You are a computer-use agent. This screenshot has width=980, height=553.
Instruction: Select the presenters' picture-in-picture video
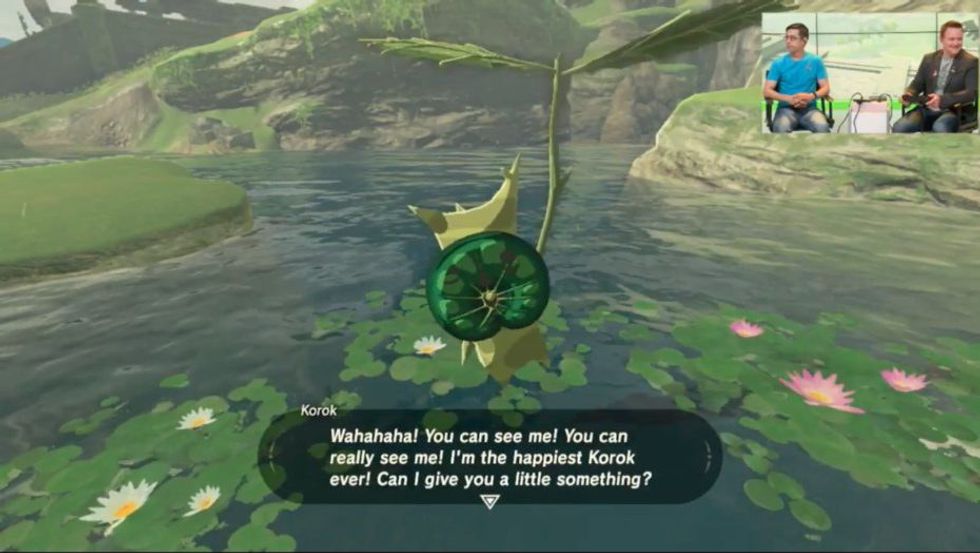[870, 73]
